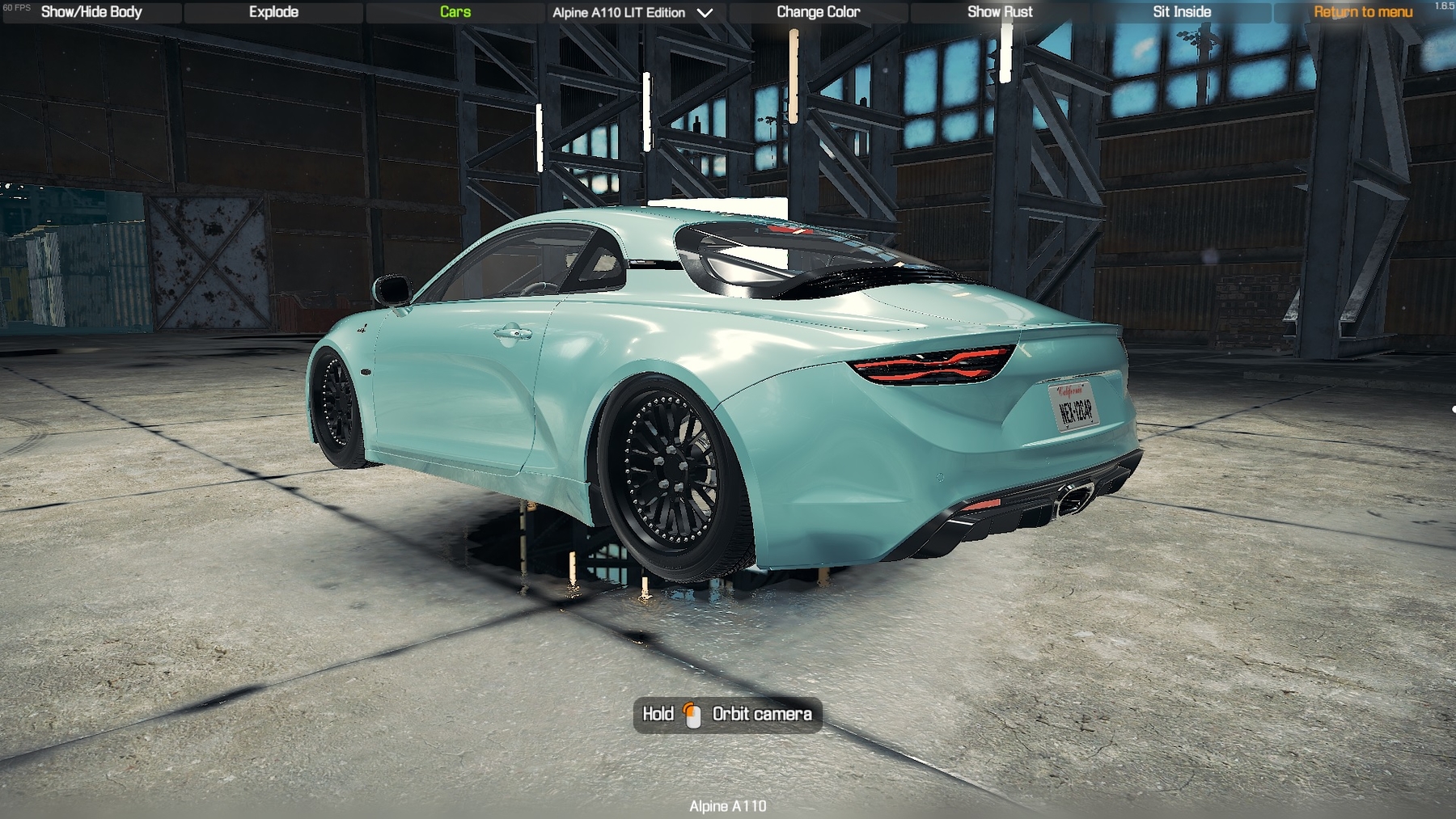Activate Show Rust button
This screenshot has width=1456, height=819.
pyautogui.click(x=1000, y=12)
